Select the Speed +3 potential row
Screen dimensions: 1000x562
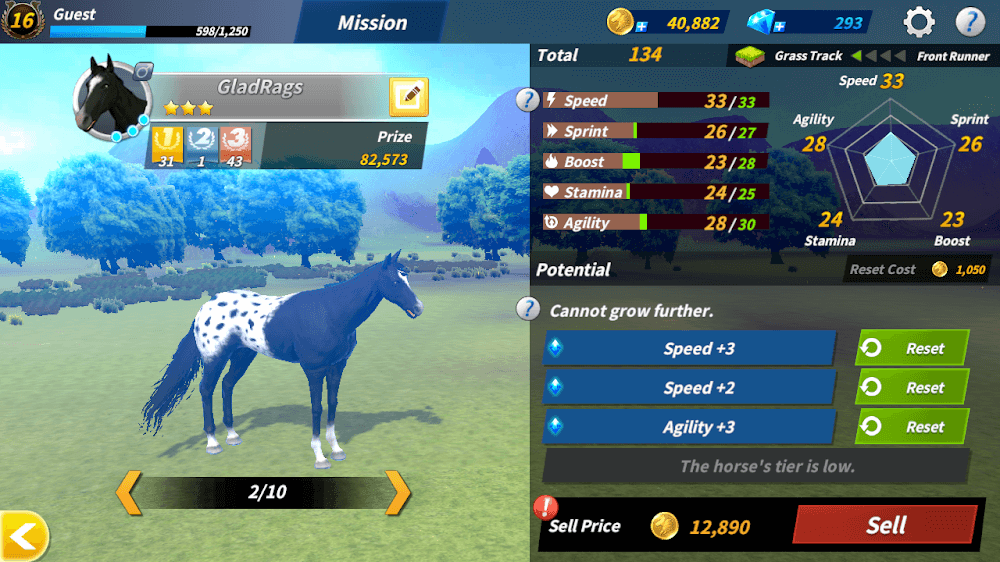[689, 349]
